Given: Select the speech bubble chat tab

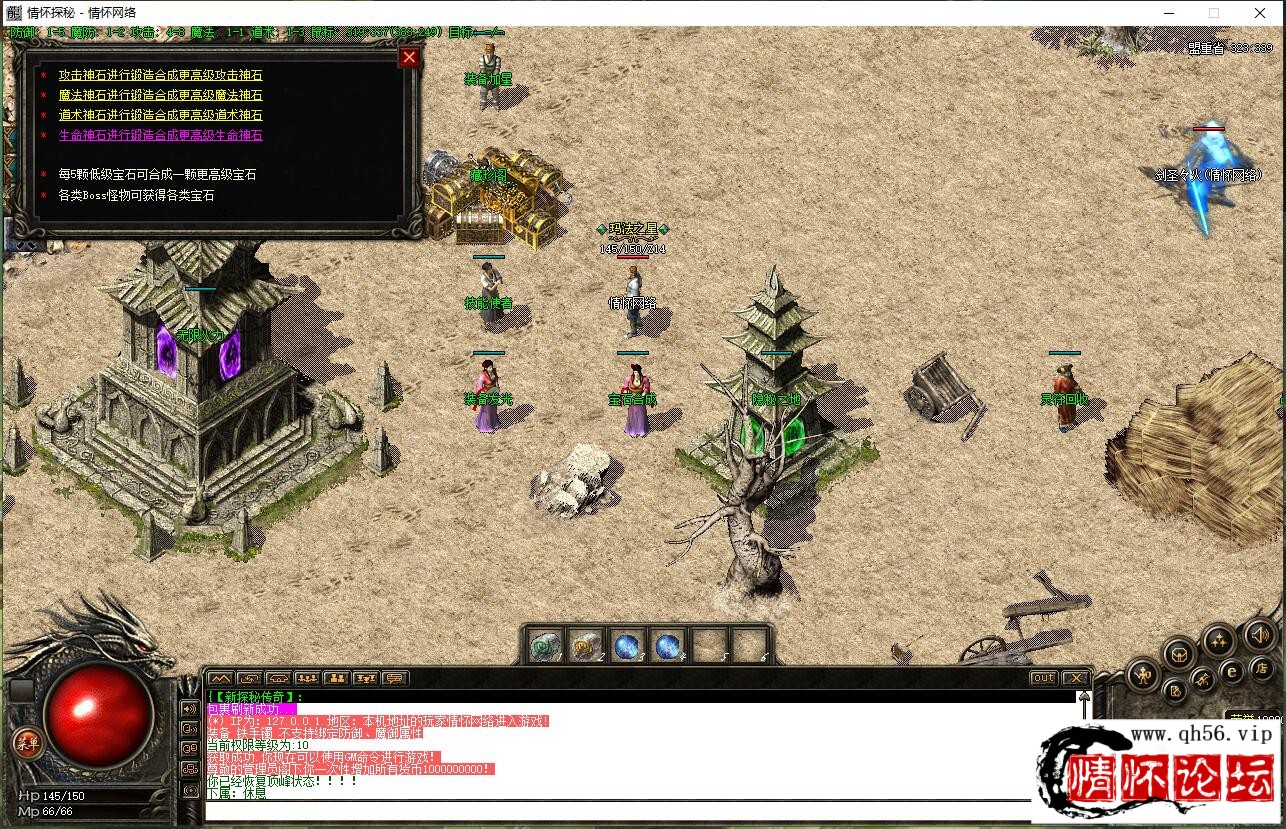Looking at the screenshot, I should (396, 678).
